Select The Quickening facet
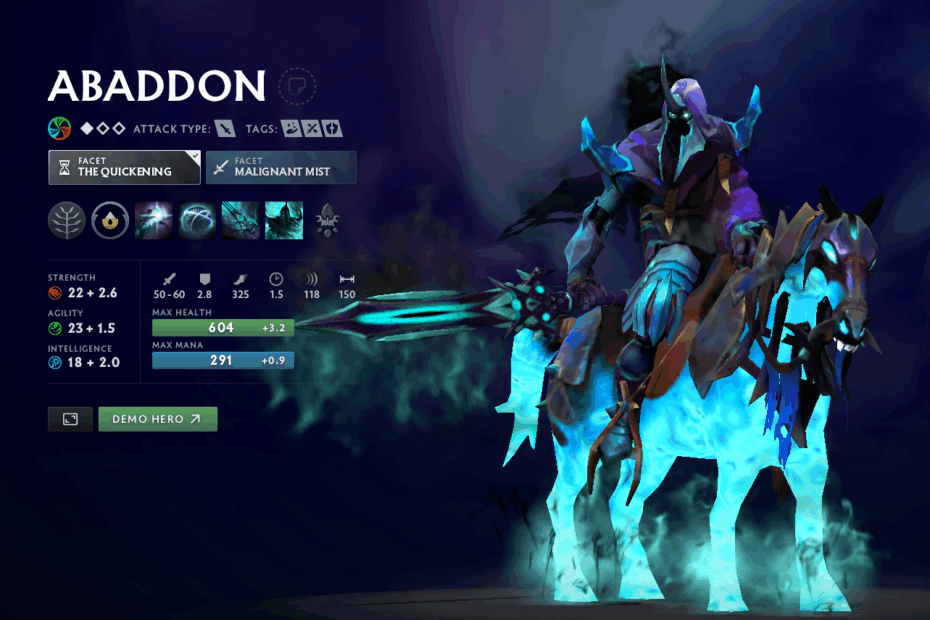Image resolution: width=930 pixels, height=620 pixels. pyautogui.click(x=124, y=167)
